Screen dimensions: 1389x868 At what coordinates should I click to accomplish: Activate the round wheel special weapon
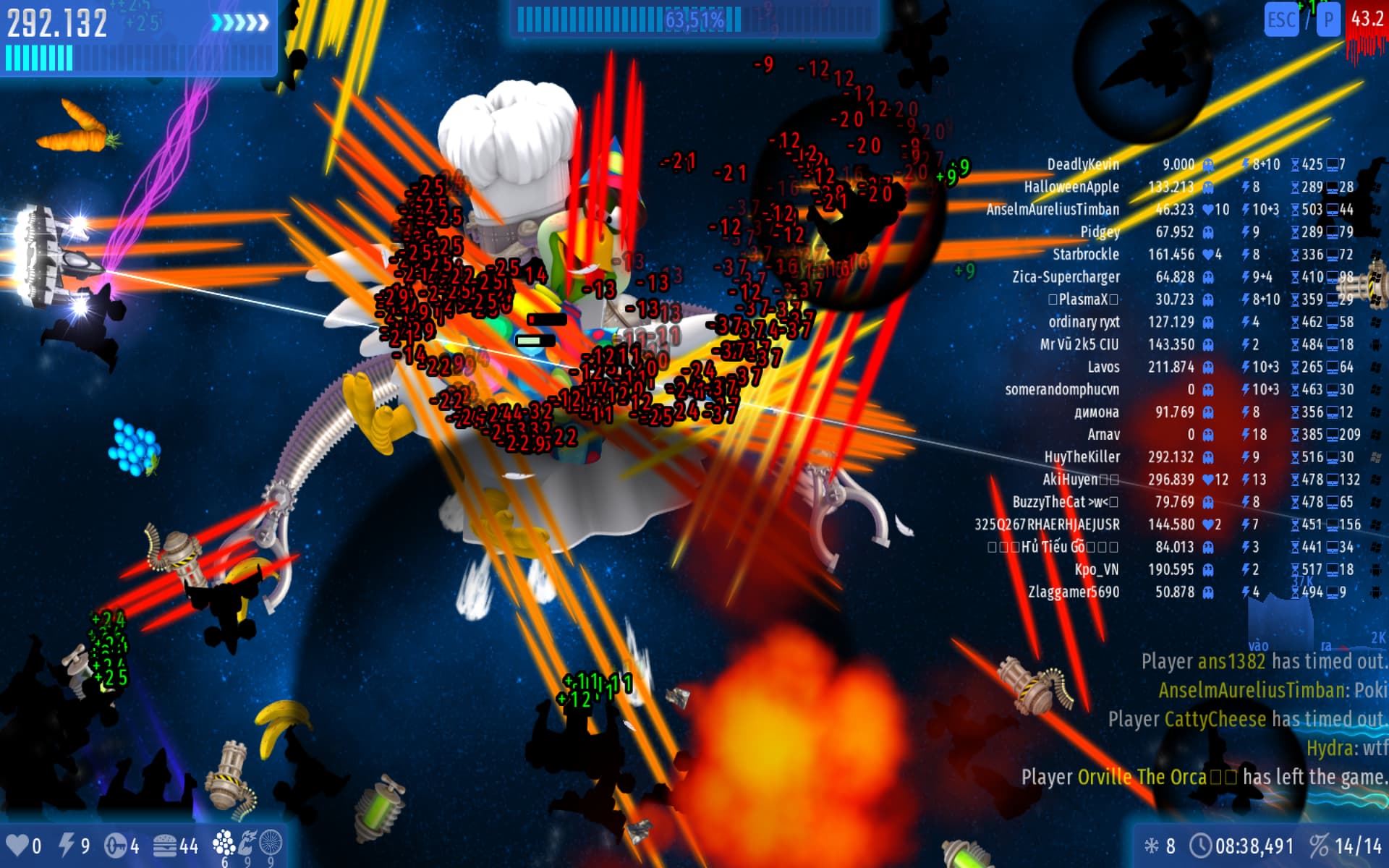pos(271,843)
